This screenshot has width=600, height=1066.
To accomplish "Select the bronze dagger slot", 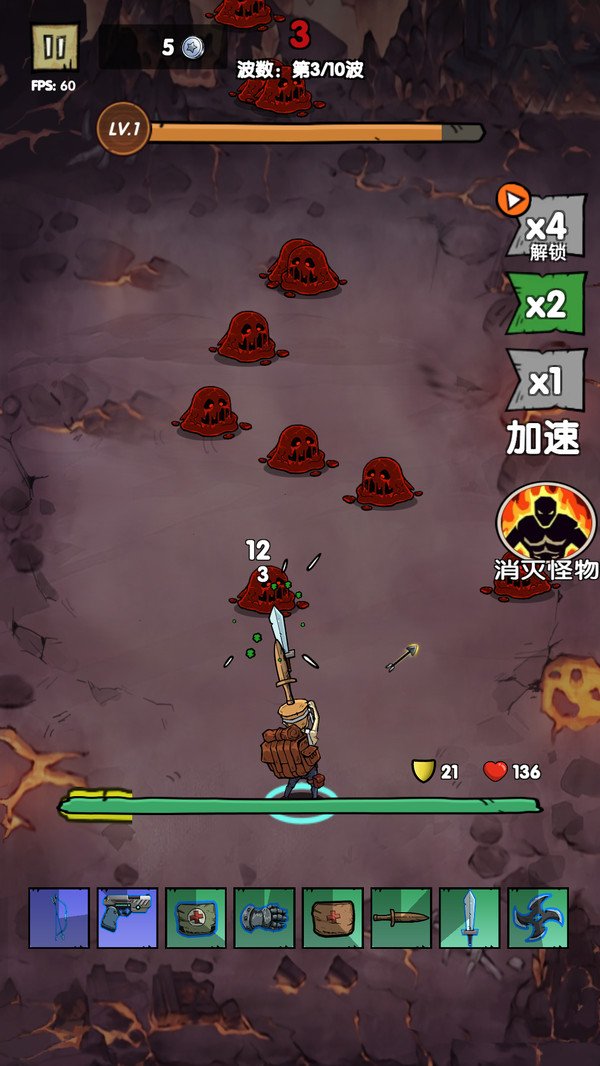I will 401,918.
